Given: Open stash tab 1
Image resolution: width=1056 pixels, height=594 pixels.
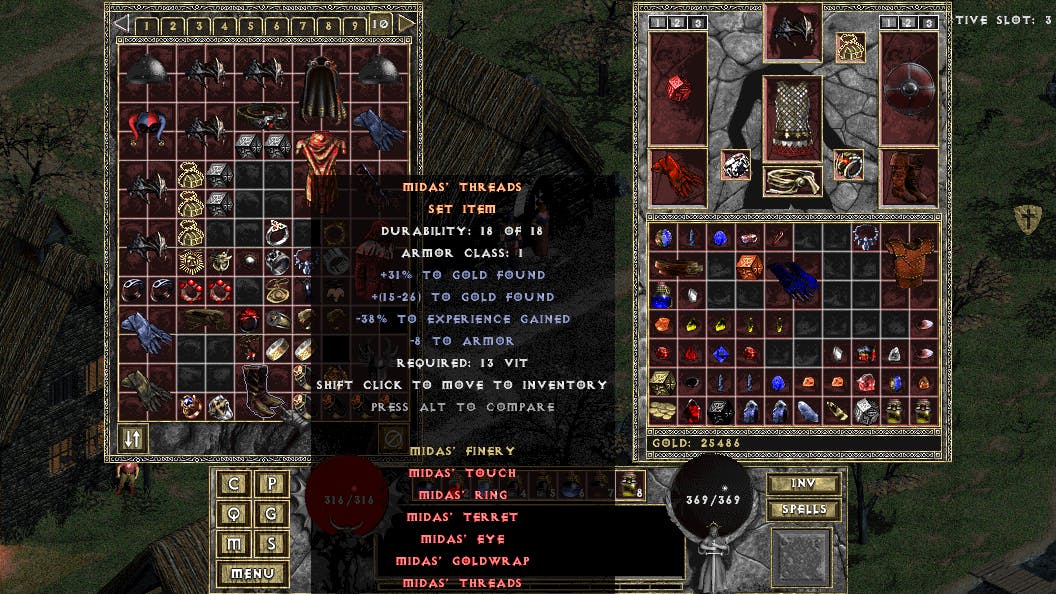Looking at the screenshot, I should click(146, 25).
